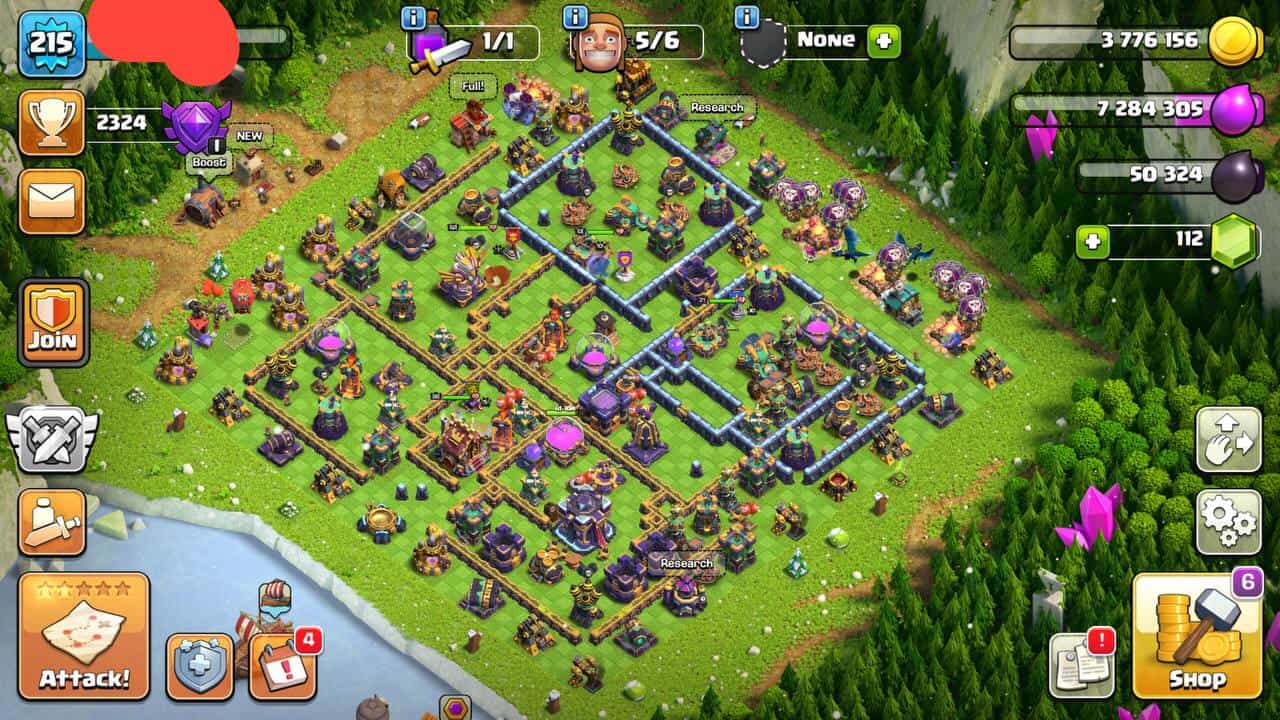Viewport: 1280px width, 720px height.
Task: Open the Shop
Action: pos(1197,637)
